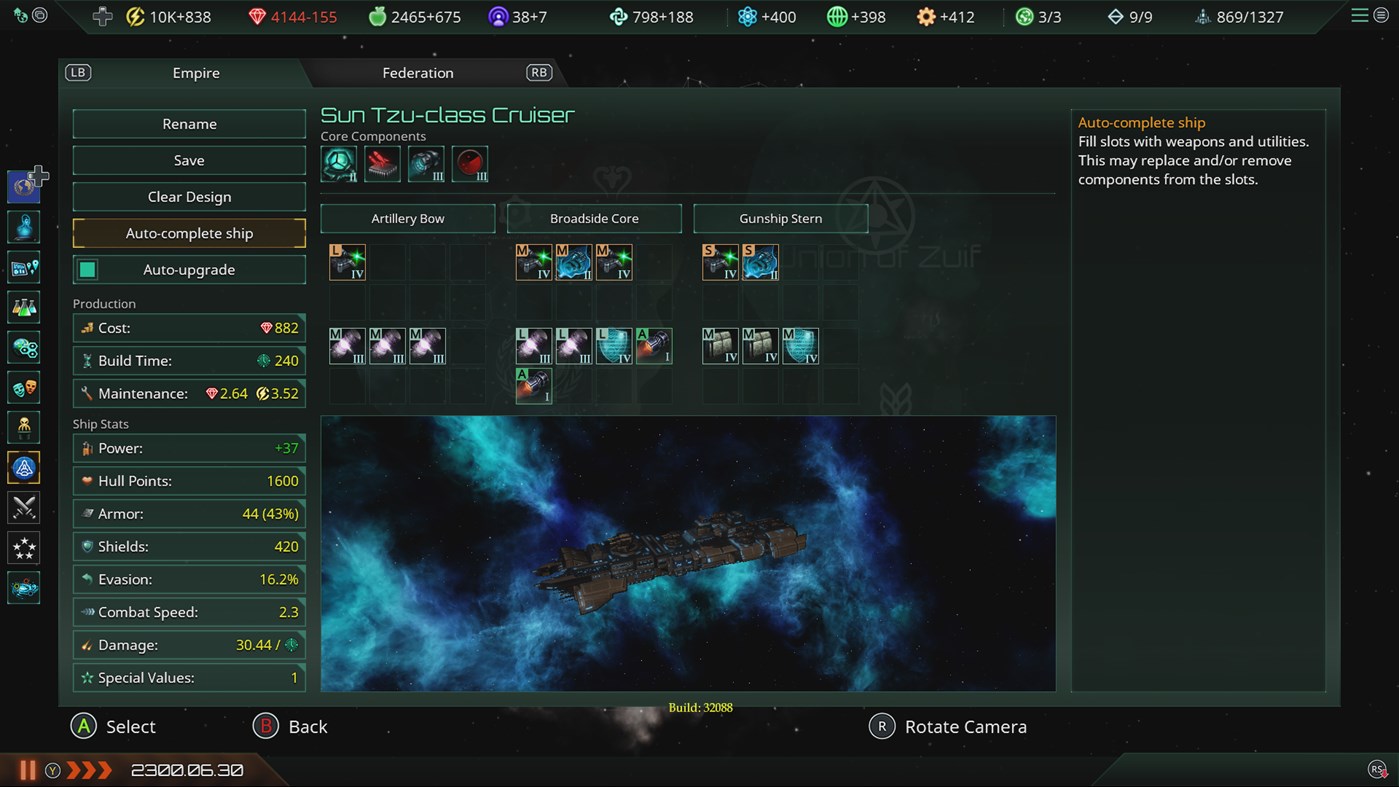Open the combat computer core component slot

click(x=381, y=164)
